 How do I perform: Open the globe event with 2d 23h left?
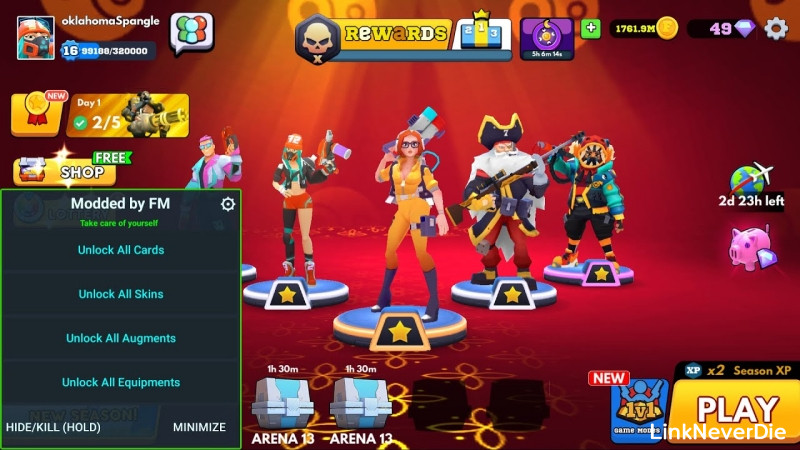(751, 182)
